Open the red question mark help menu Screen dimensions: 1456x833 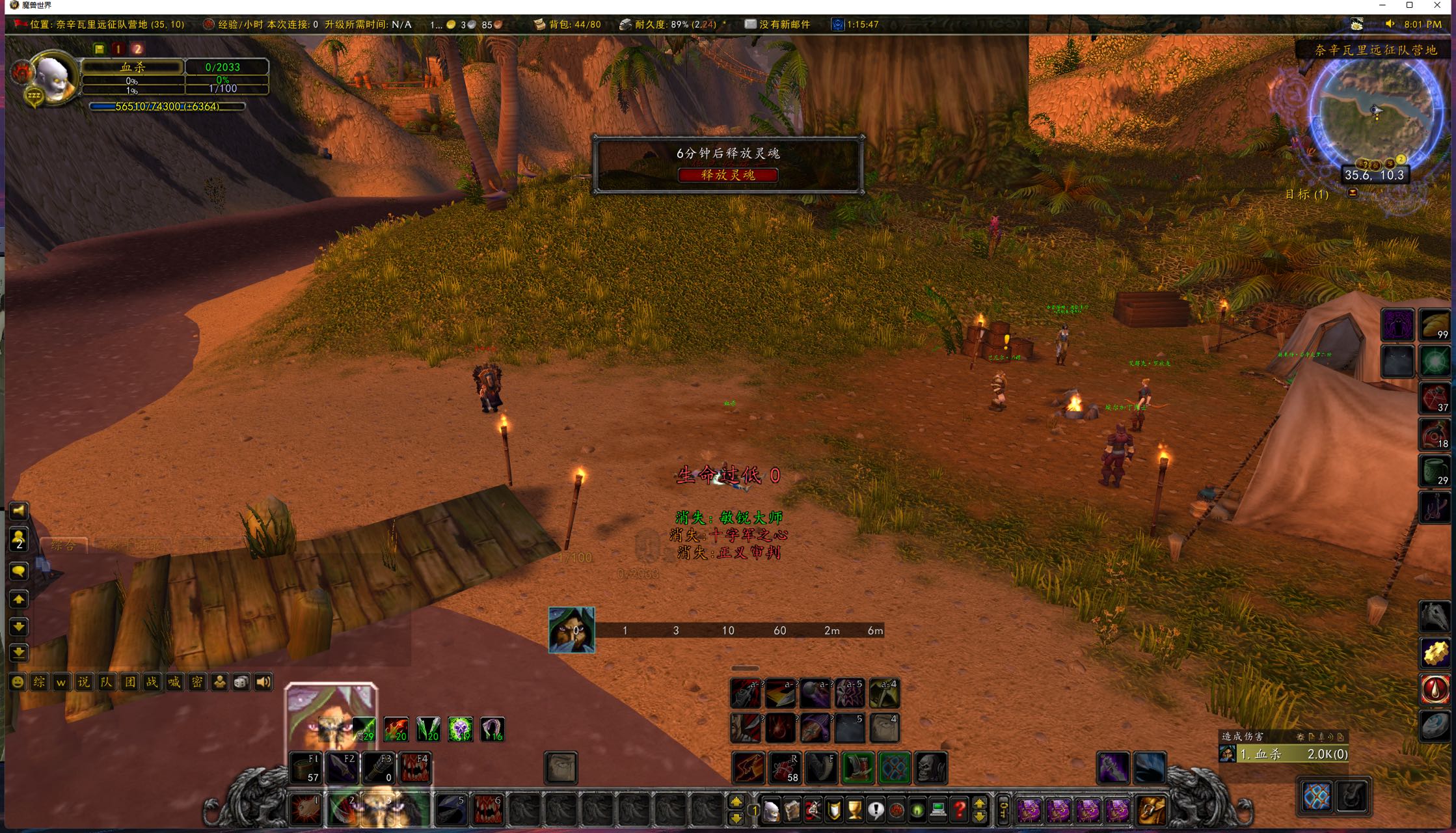tap(960, 810)
